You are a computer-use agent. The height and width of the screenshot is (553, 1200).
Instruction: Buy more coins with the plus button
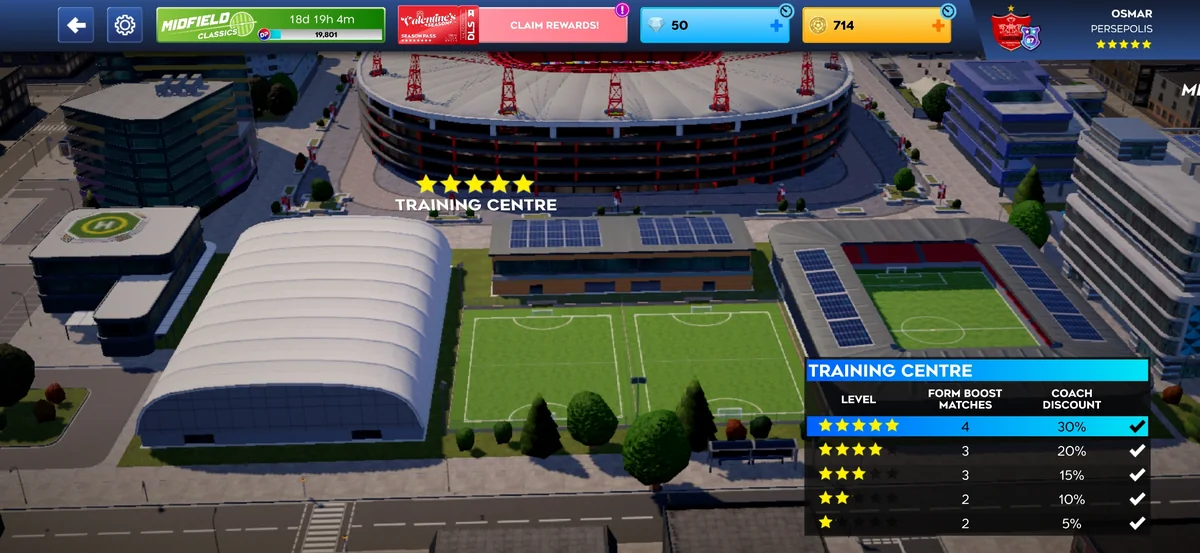click(937, 26)
